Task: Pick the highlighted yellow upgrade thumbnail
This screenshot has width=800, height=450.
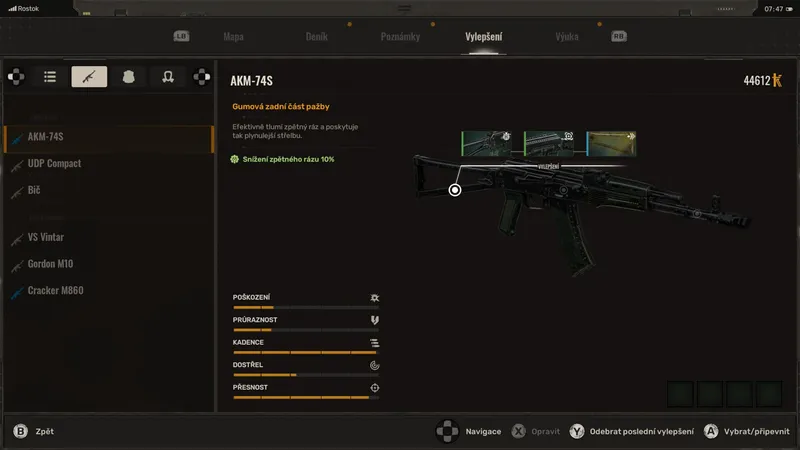Action: tap(611, 143)
